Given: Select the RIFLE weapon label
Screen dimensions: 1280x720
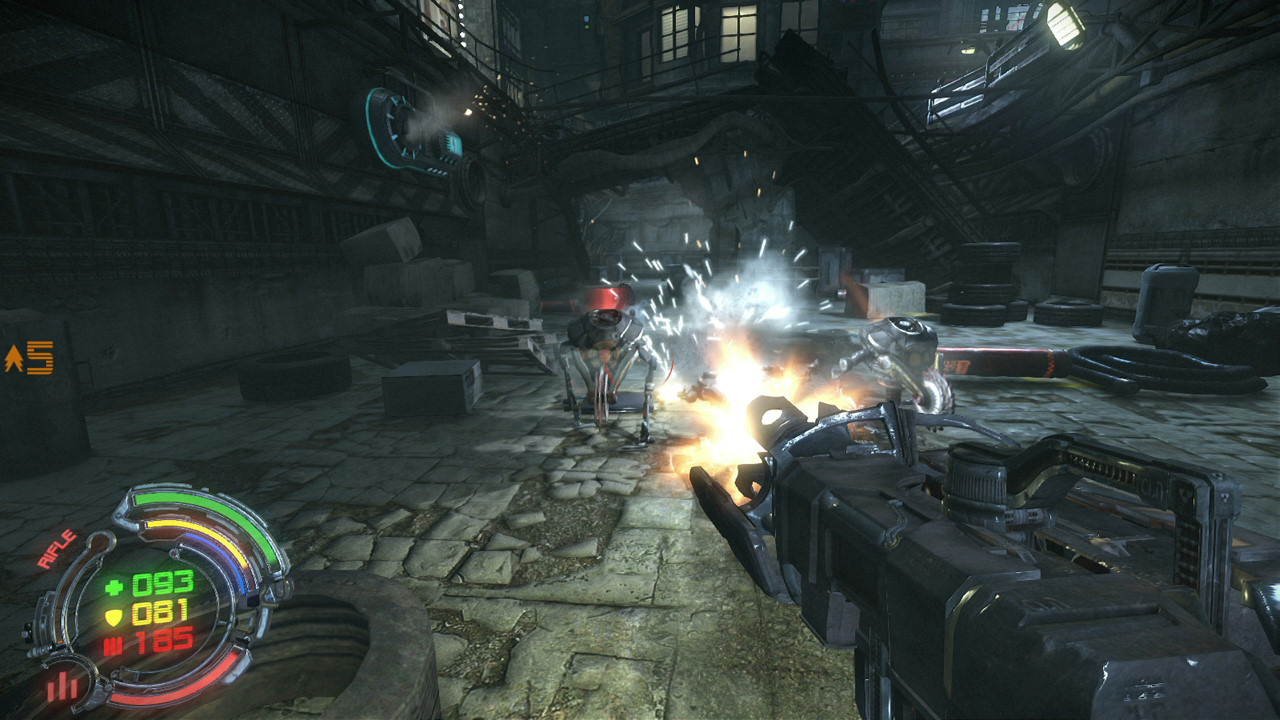Looking at the screenshot, I should [57, 549].
